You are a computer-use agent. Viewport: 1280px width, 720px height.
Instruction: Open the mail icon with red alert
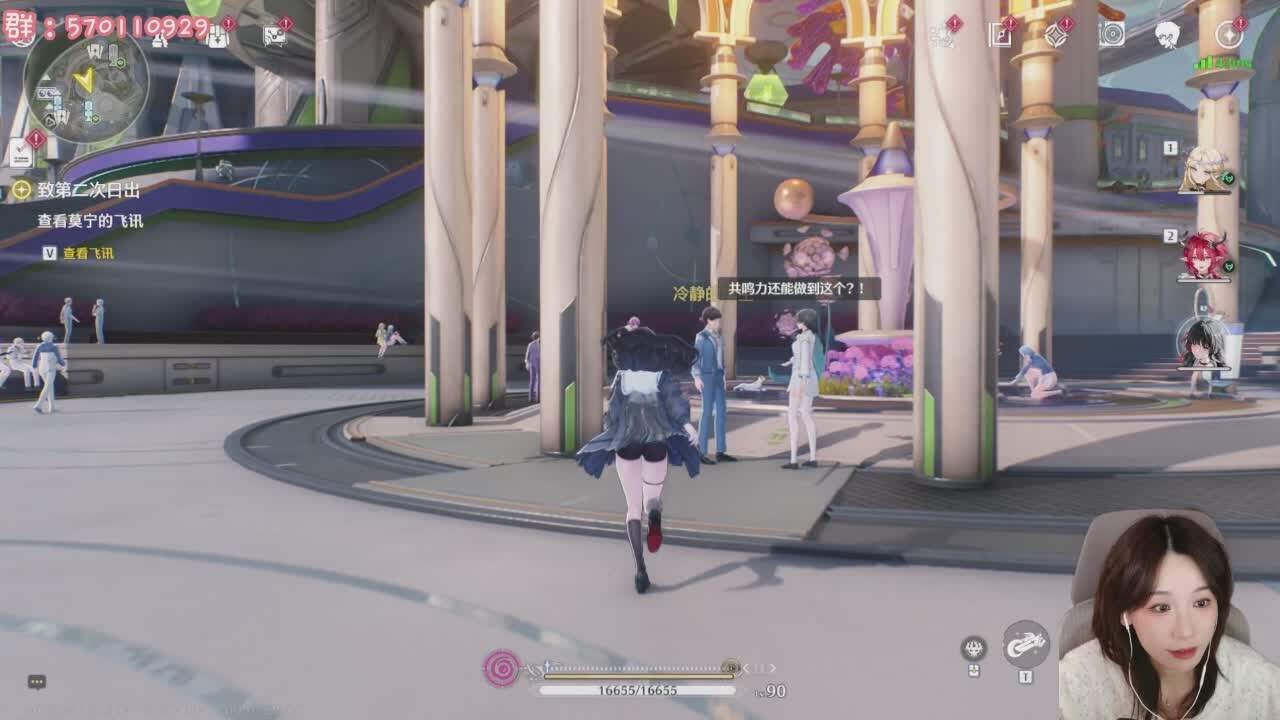[273, 35]
